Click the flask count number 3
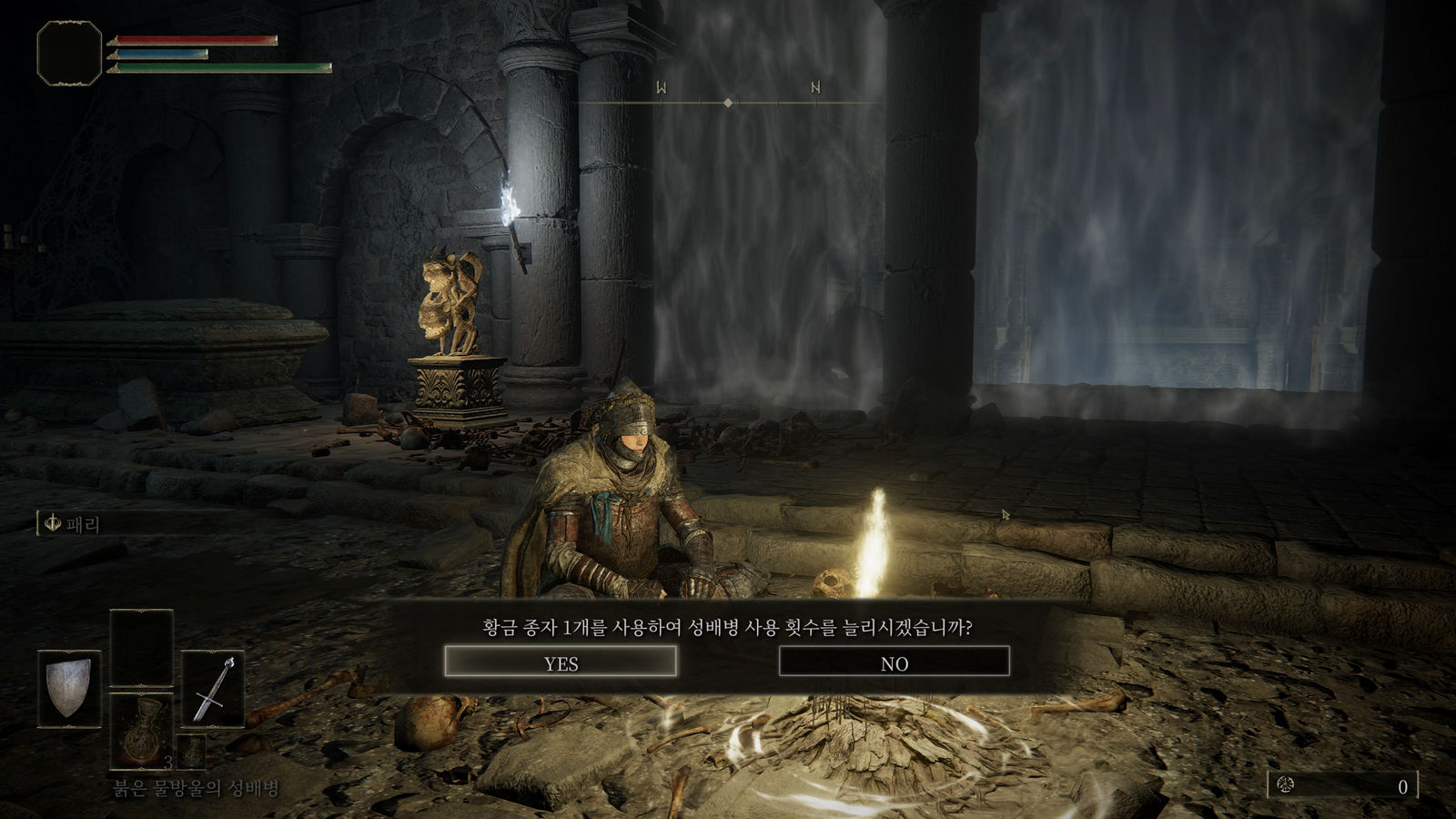Screen dimensions: 1456x819 click(169, 763)
